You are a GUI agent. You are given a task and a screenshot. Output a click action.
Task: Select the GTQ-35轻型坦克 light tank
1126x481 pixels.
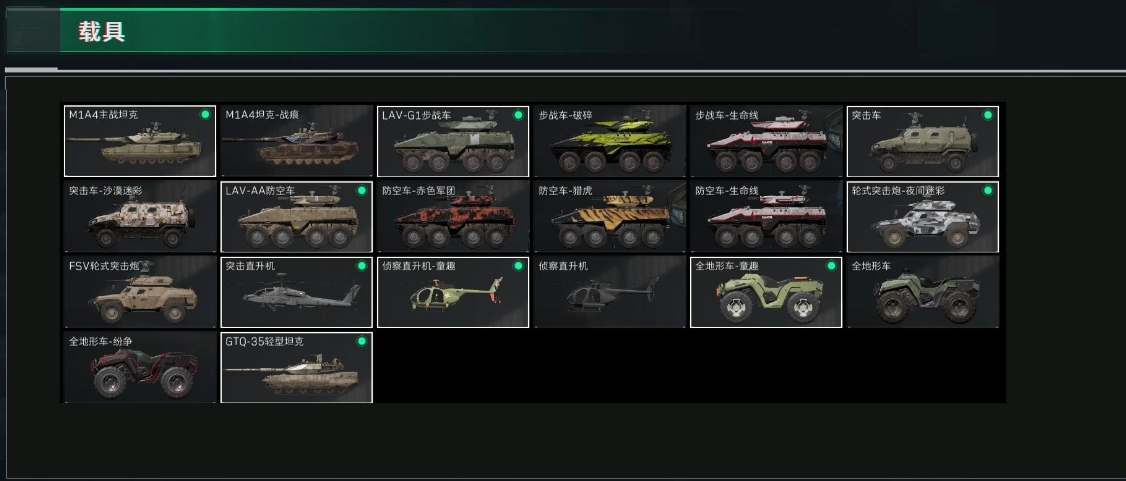click(296, 368)
